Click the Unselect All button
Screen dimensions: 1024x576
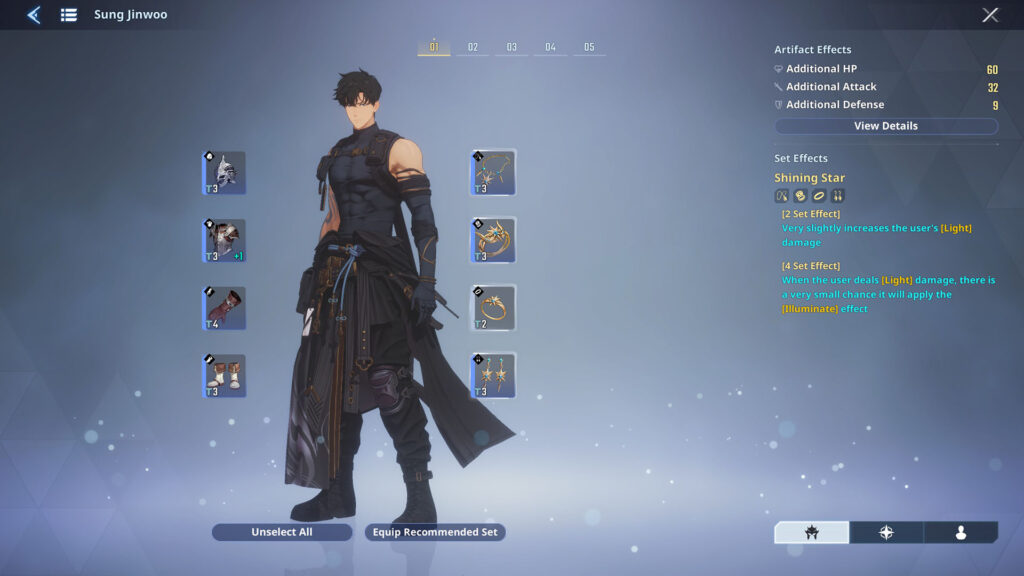(x=282, y=532)
